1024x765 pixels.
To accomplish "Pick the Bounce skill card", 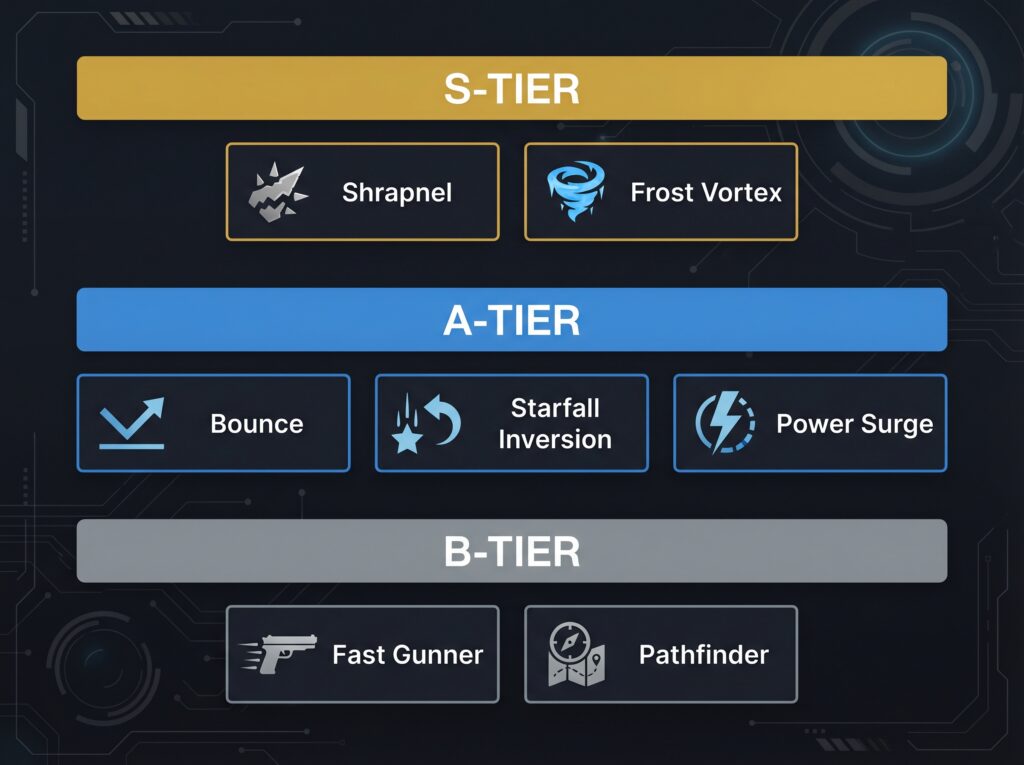I will point(213,423).
